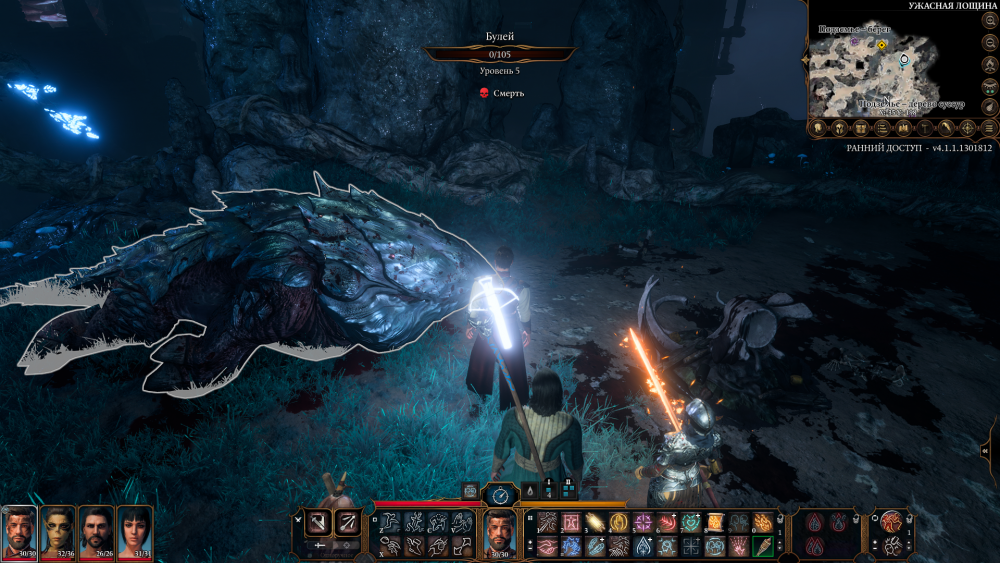Viewport: 1000px width, 563px height.
Task: Choose the companion portrait showing 26/26 health
Action: (x=96, y=530)
